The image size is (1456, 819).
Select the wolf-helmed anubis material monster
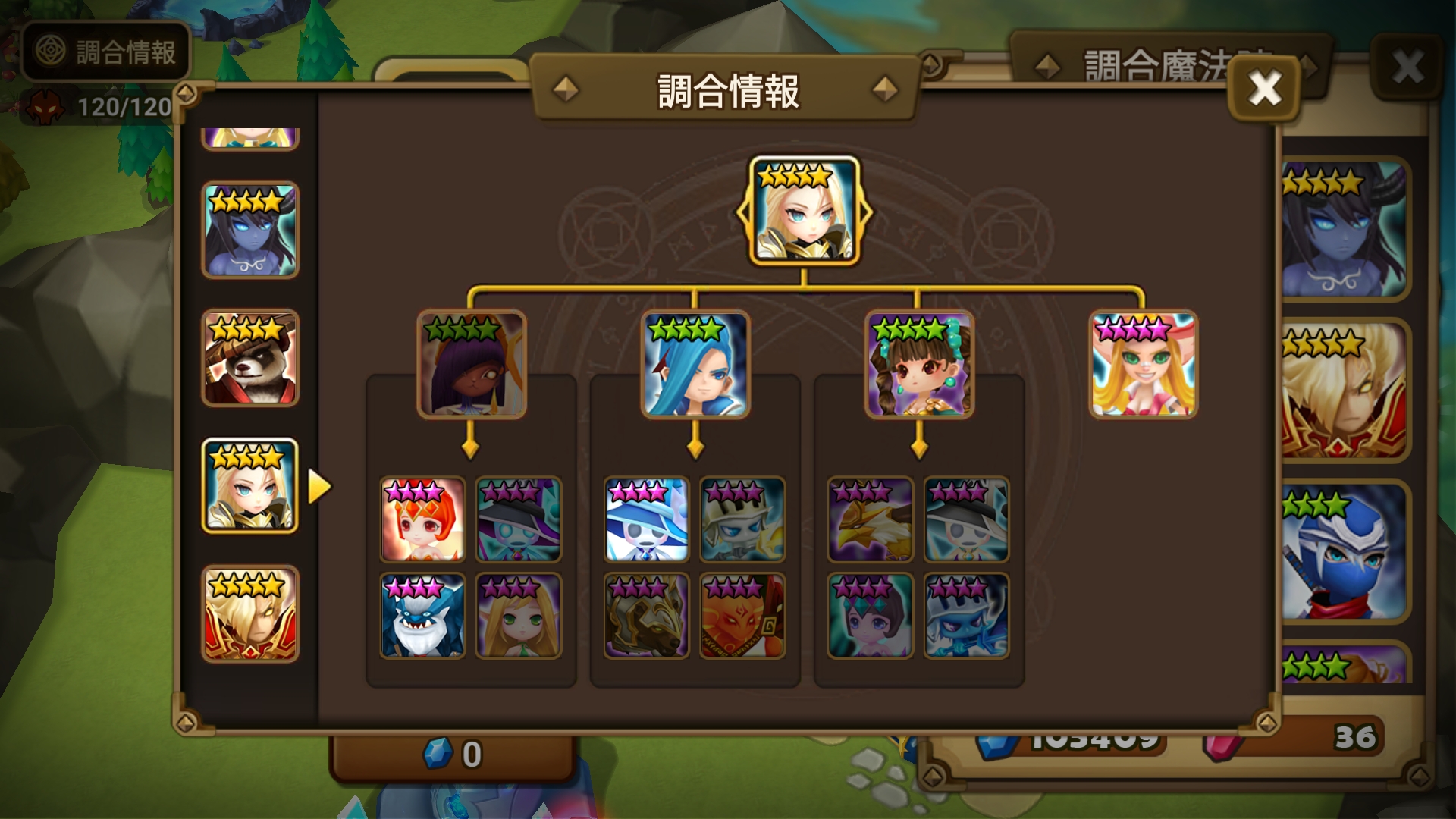coord(646,614)
